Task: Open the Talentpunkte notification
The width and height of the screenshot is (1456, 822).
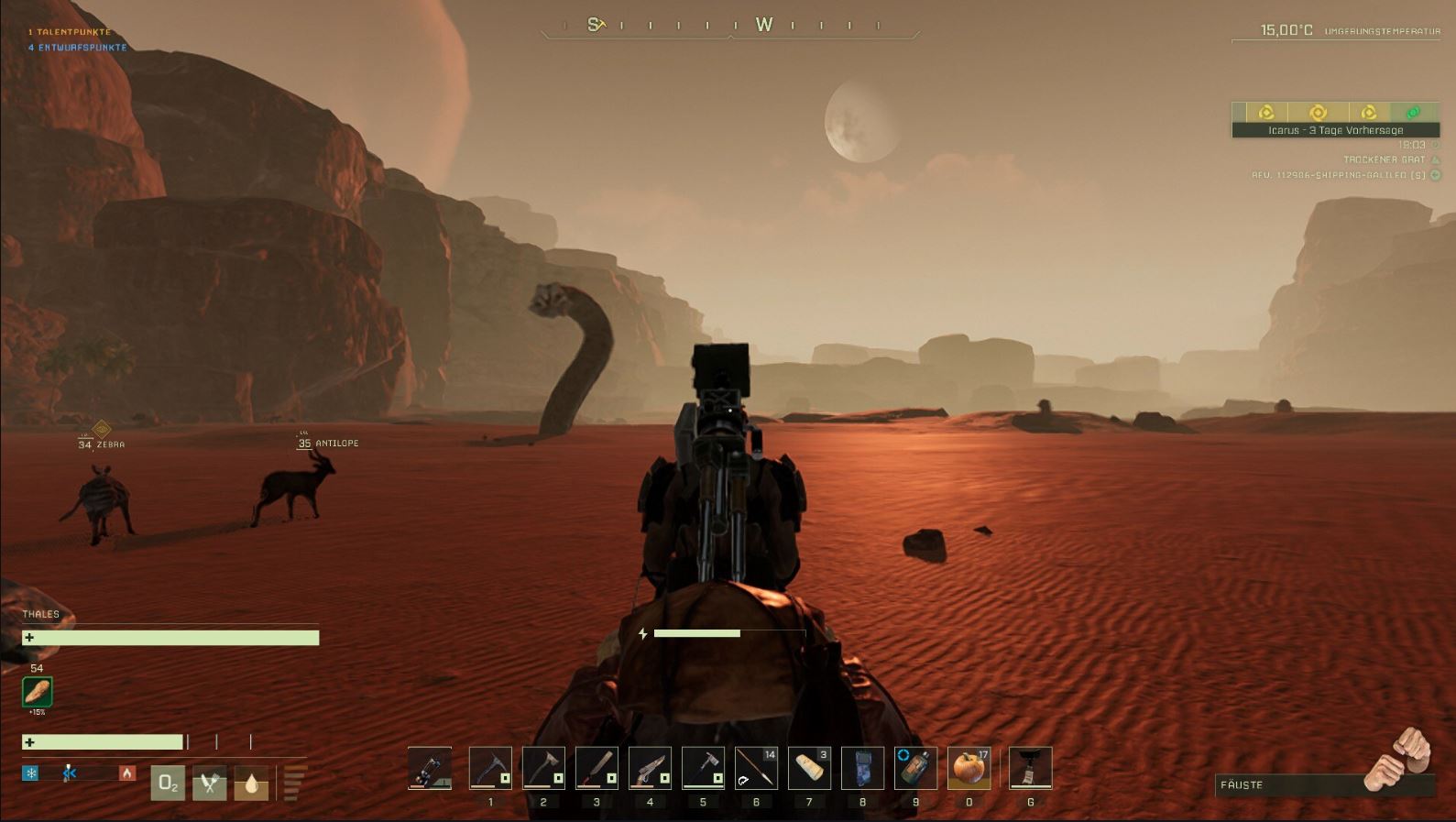Action: click(70, 32)
